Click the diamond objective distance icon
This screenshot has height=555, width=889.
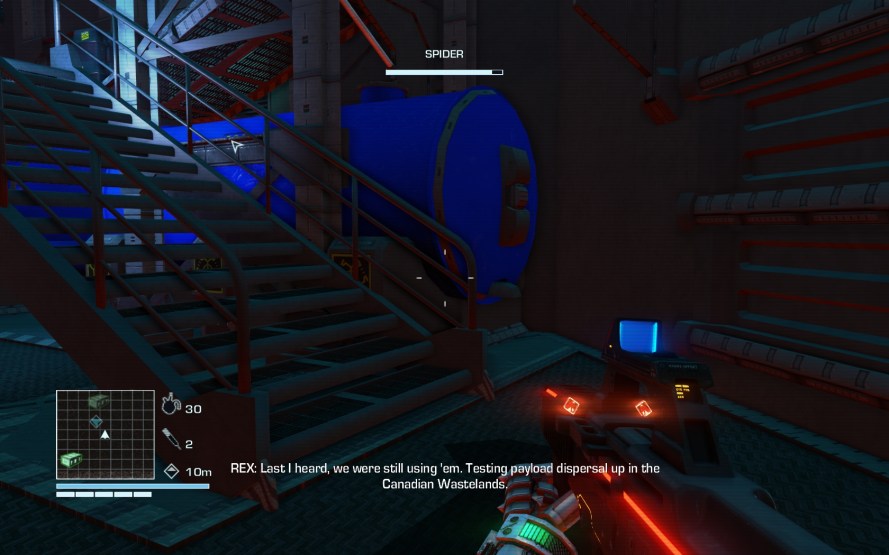171,471
